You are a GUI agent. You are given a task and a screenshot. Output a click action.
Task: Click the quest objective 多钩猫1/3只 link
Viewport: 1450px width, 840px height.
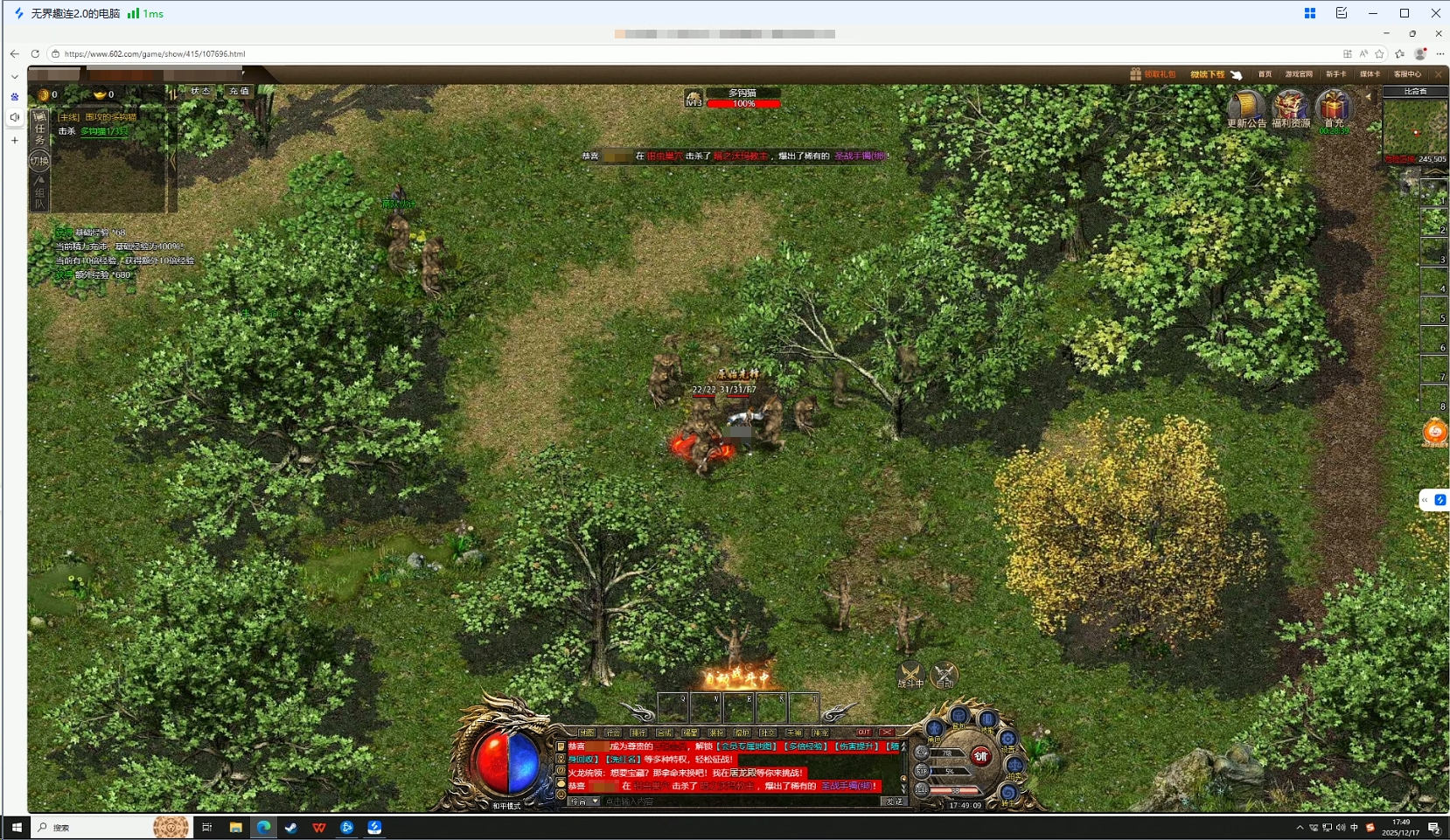pyautogui.click(x=104, y=131)
